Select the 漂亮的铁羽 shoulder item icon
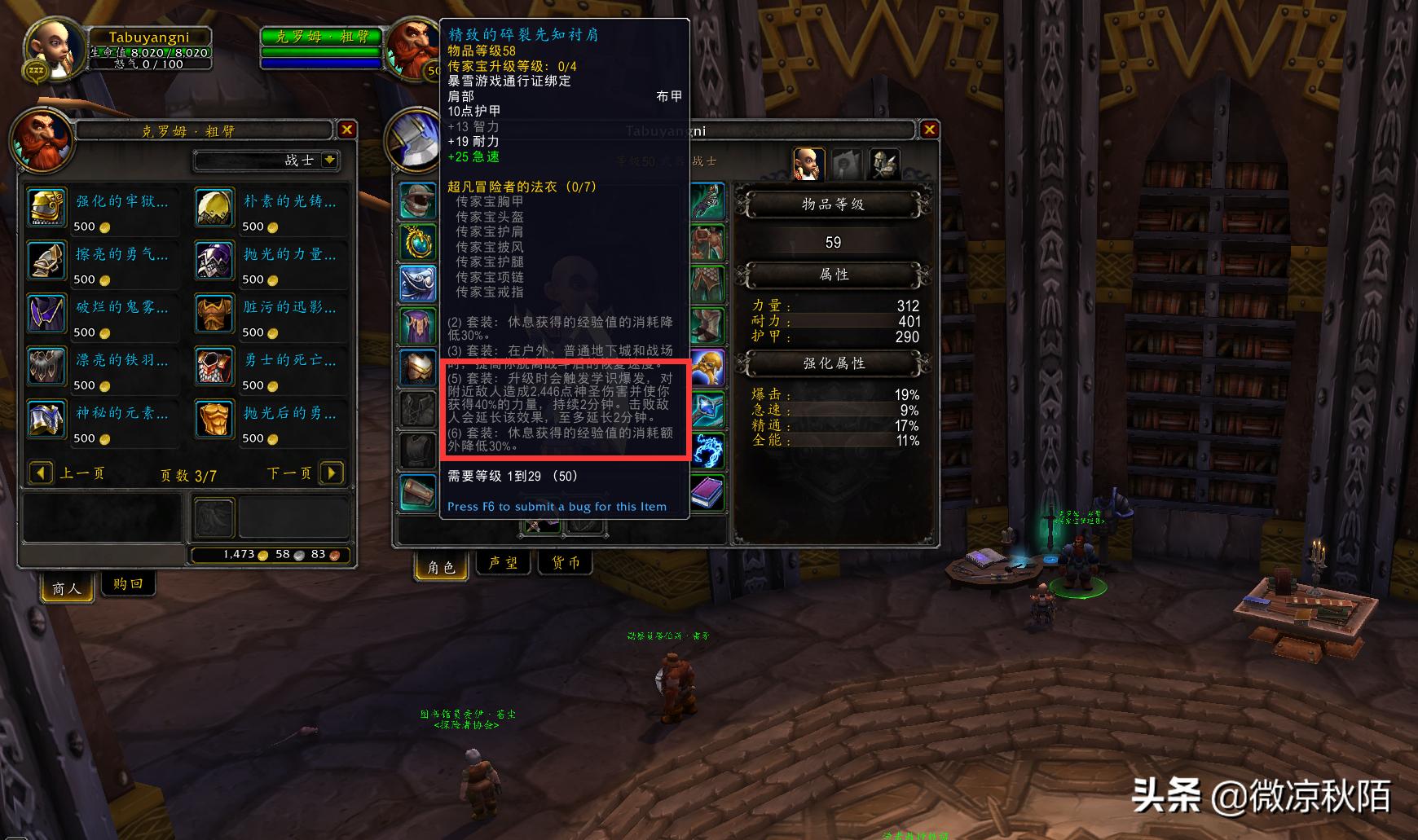Image resolution: width=1418 pixels, height=840 pixels. [x=46, y=367]
